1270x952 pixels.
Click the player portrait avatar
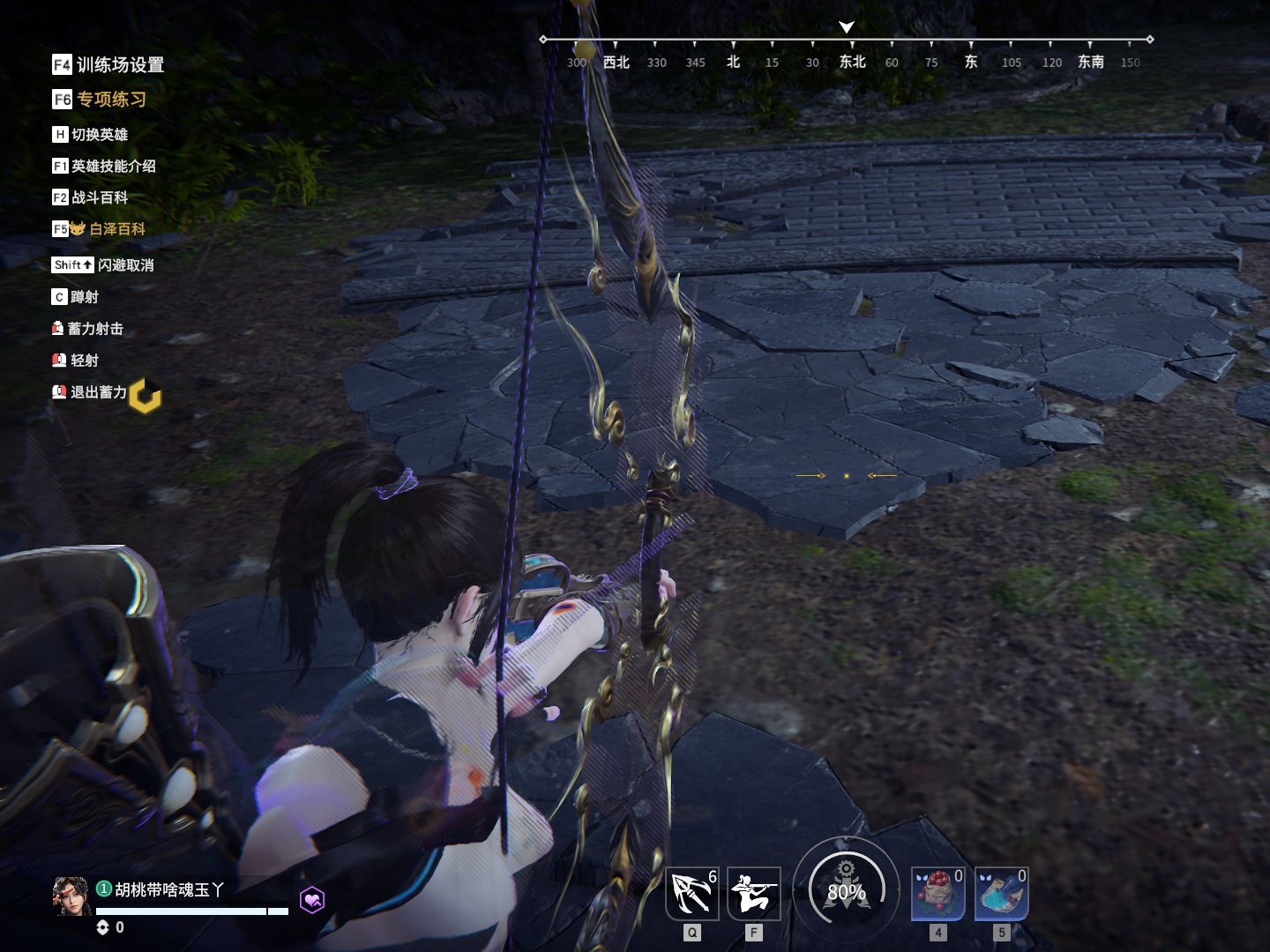tap(71, 896)
